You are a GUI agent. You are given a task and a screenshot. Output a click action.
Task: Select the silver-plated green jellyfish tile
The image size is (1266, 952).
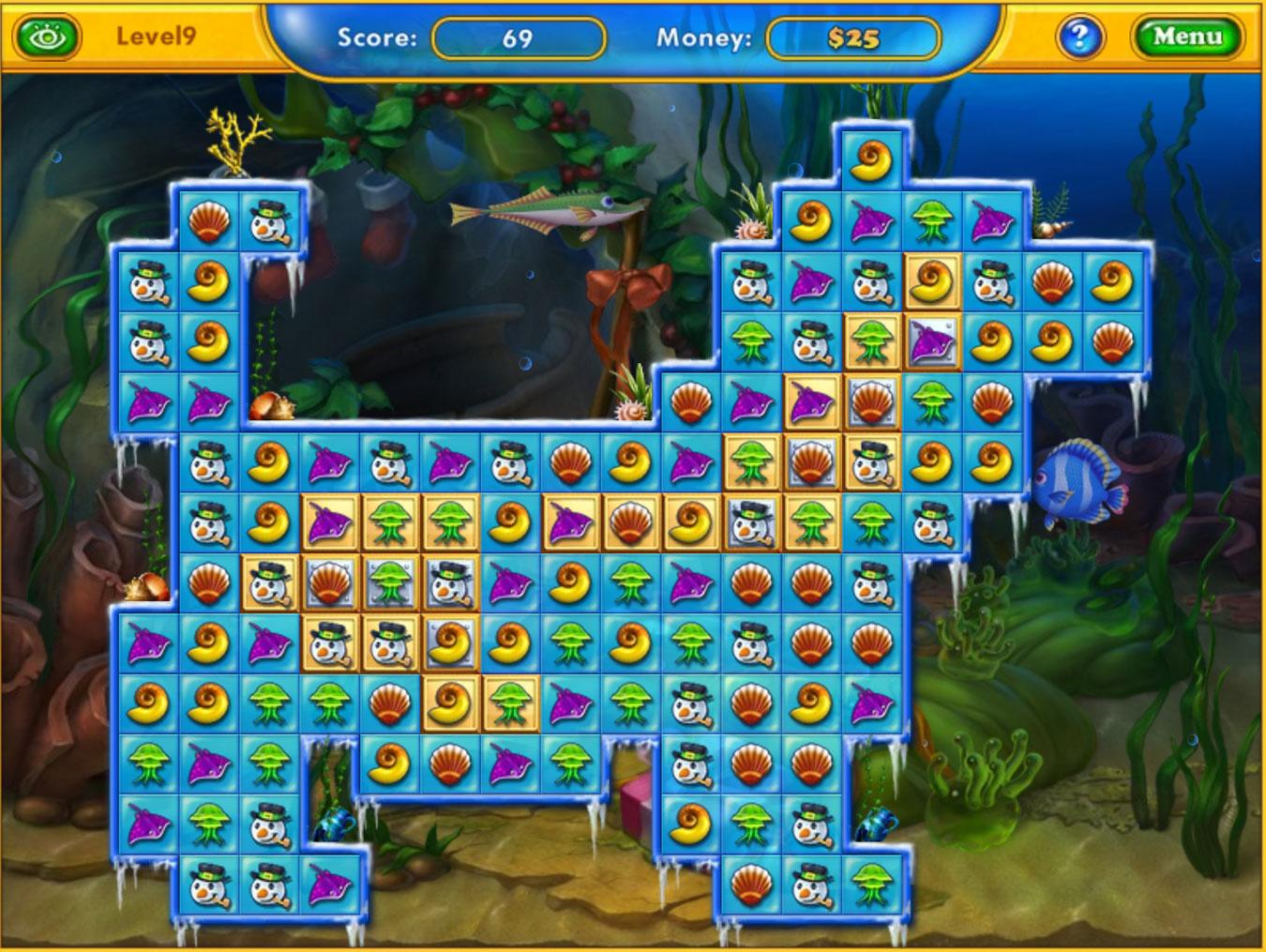pyautogui.click(x=389, y=582)
